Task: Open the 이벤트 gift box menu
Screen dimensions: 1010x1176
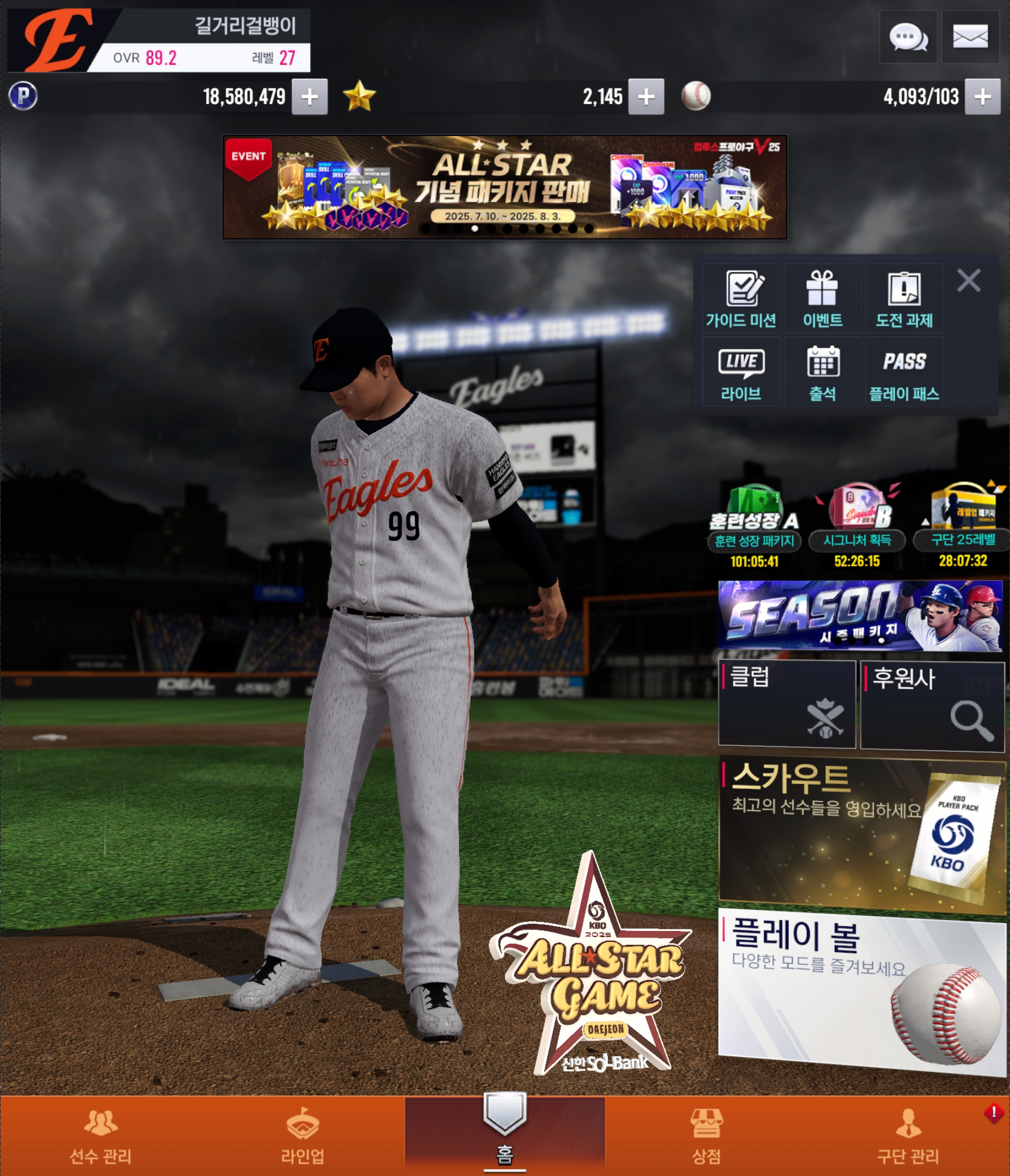Action: 822,298
